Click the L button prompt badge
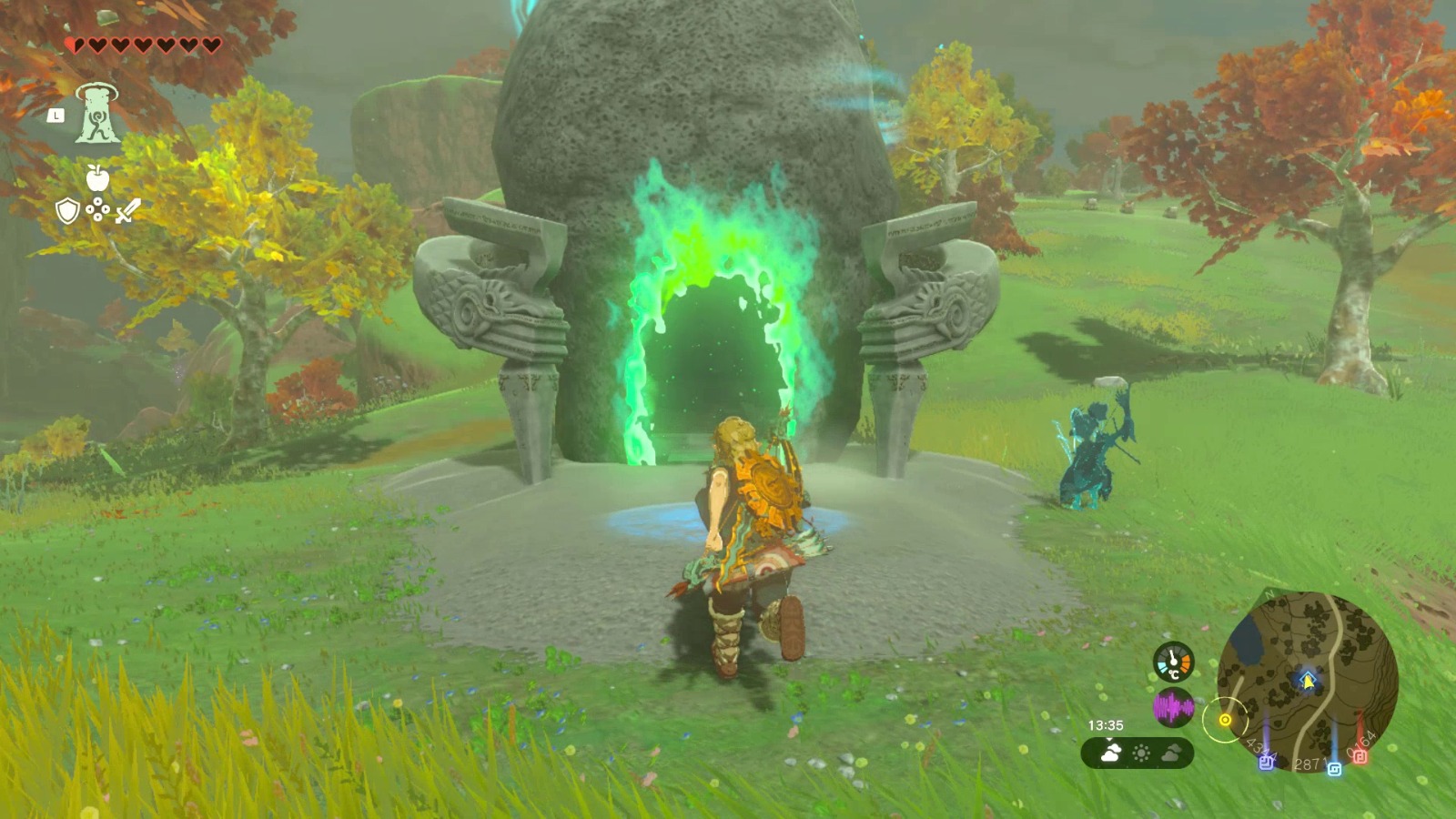The height and width of the screenshot is (819, 1456). pos(56,116)
